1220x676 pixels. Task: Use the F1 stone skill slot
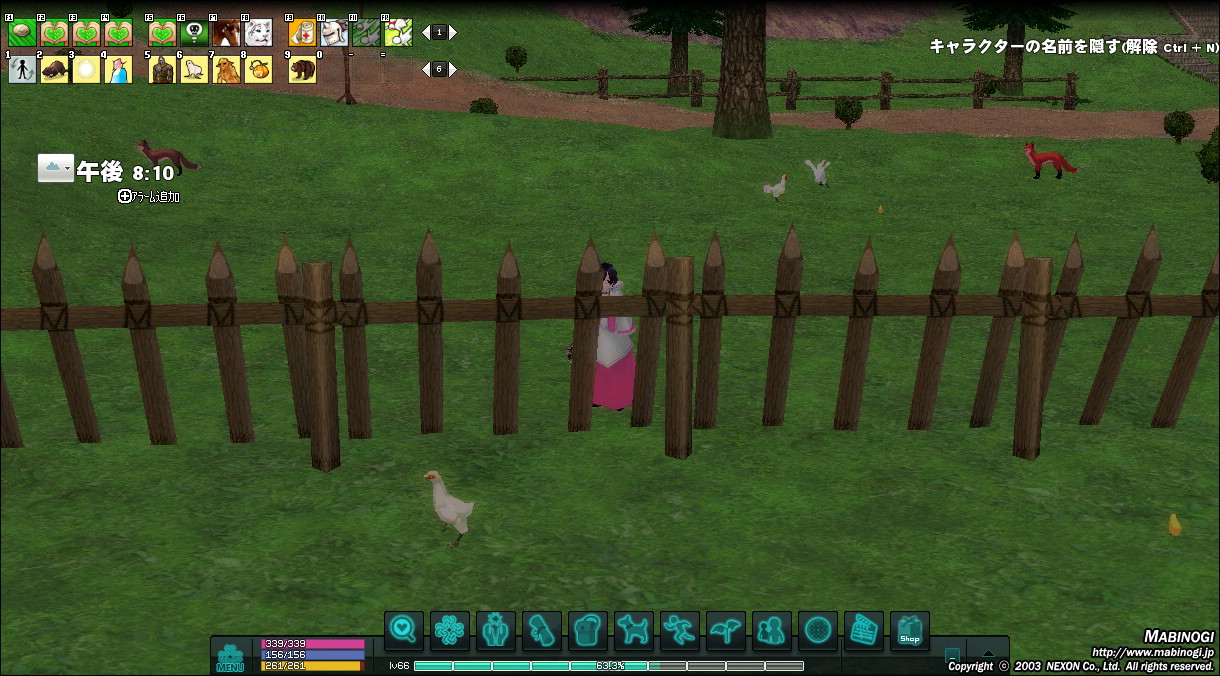(22, 33)
